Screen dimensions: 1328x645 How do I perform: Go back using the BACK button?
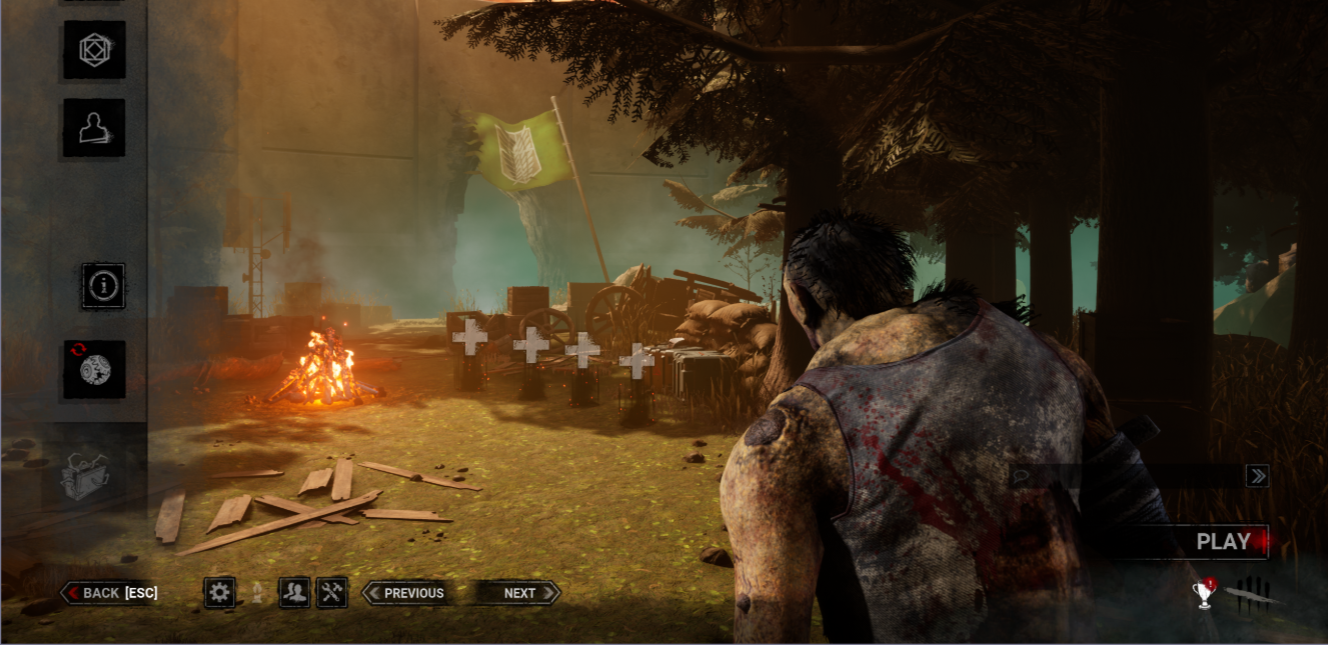click(111, 593)
